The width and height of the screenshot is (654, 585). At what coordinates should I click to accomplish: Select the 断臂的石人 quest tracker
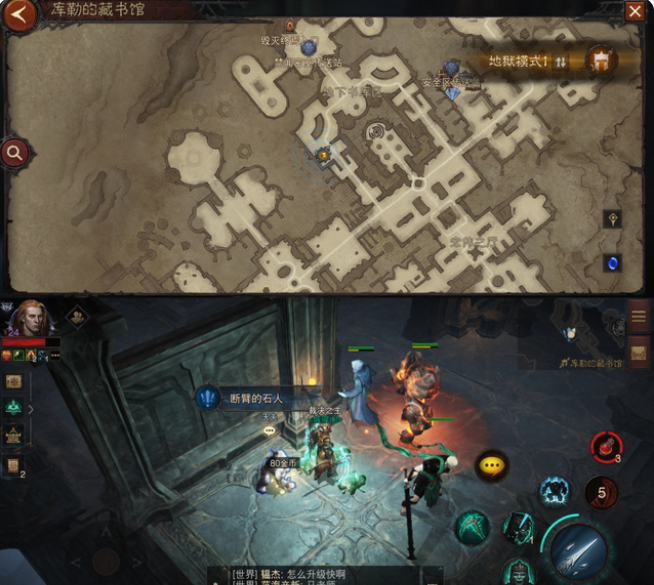click(x=245, y=399)
